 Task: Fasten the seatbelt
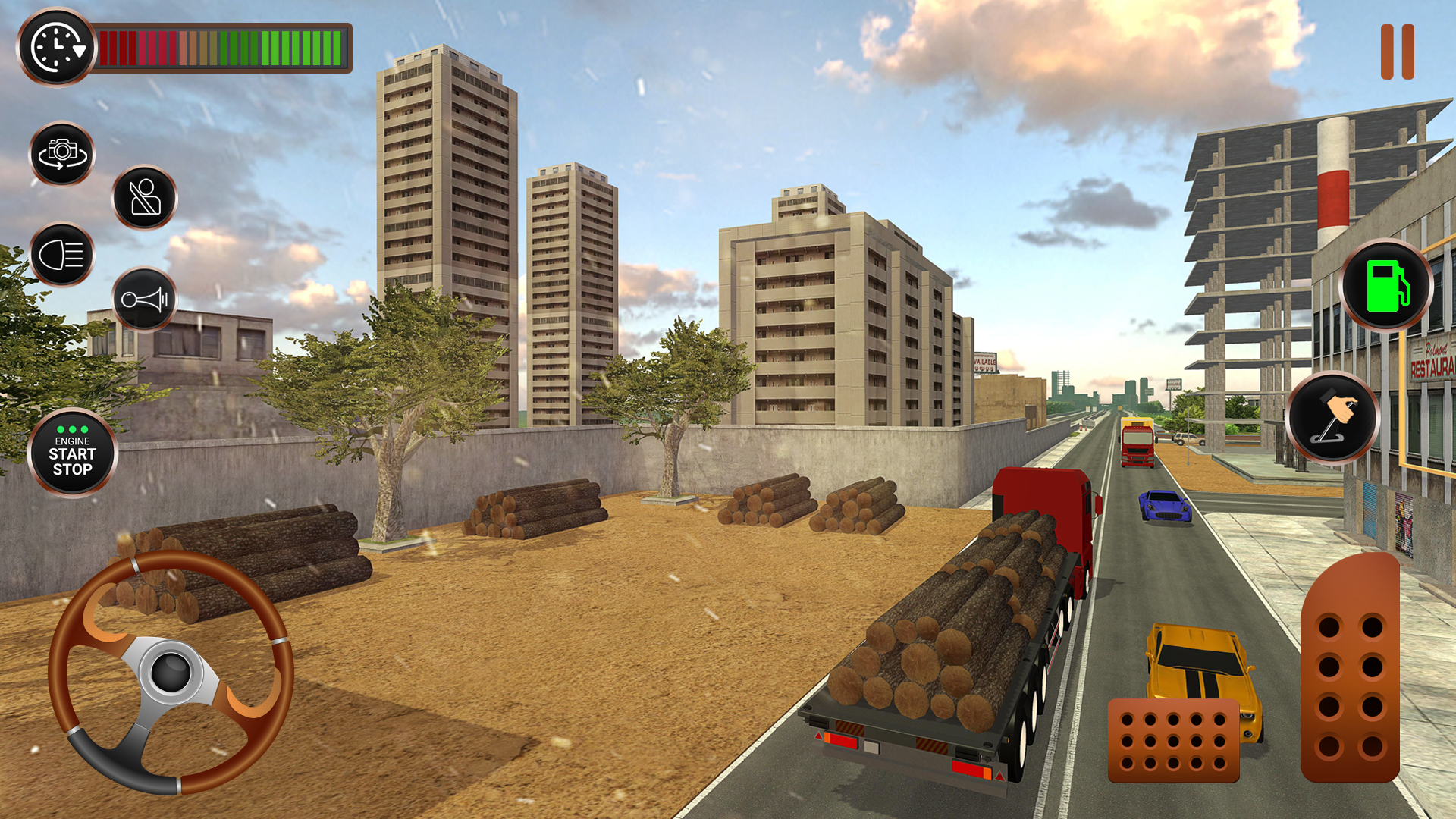(145, 199)
